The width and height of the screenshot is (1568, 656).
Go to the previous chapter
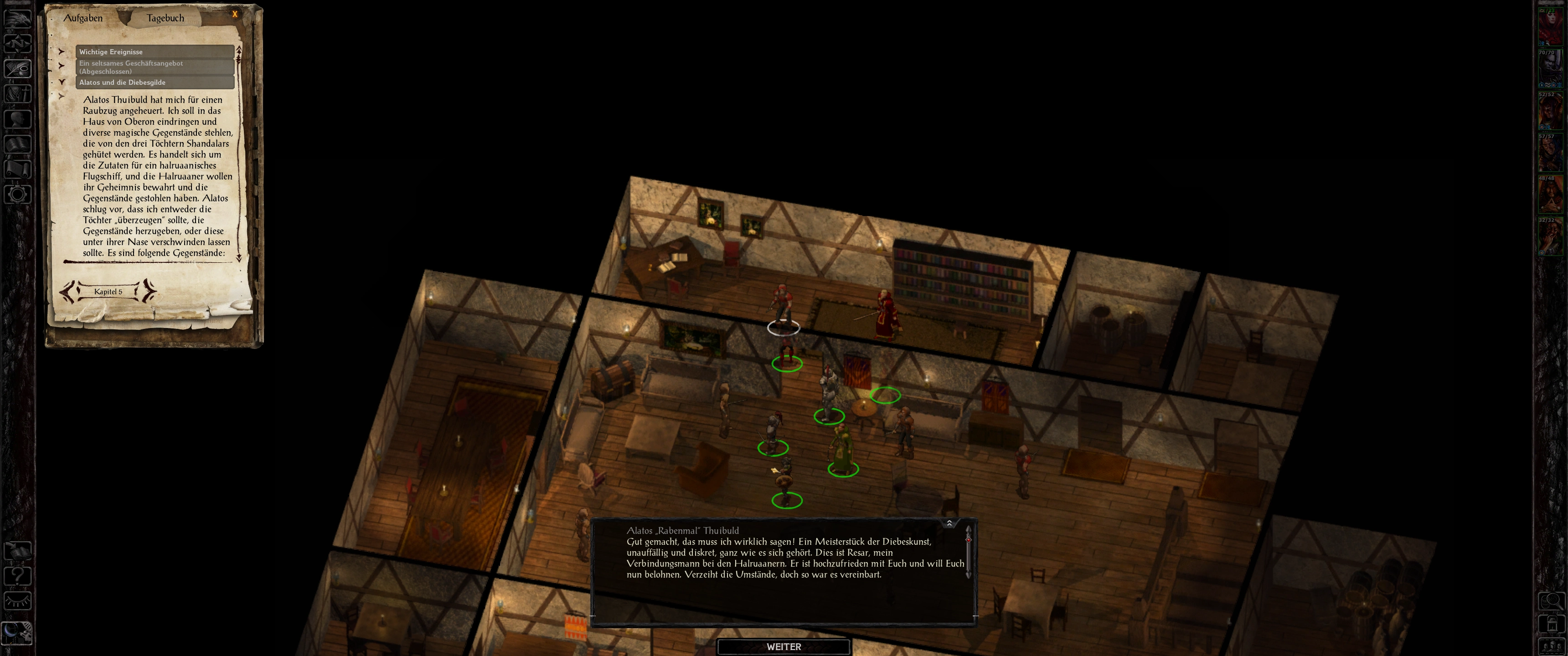68,292
